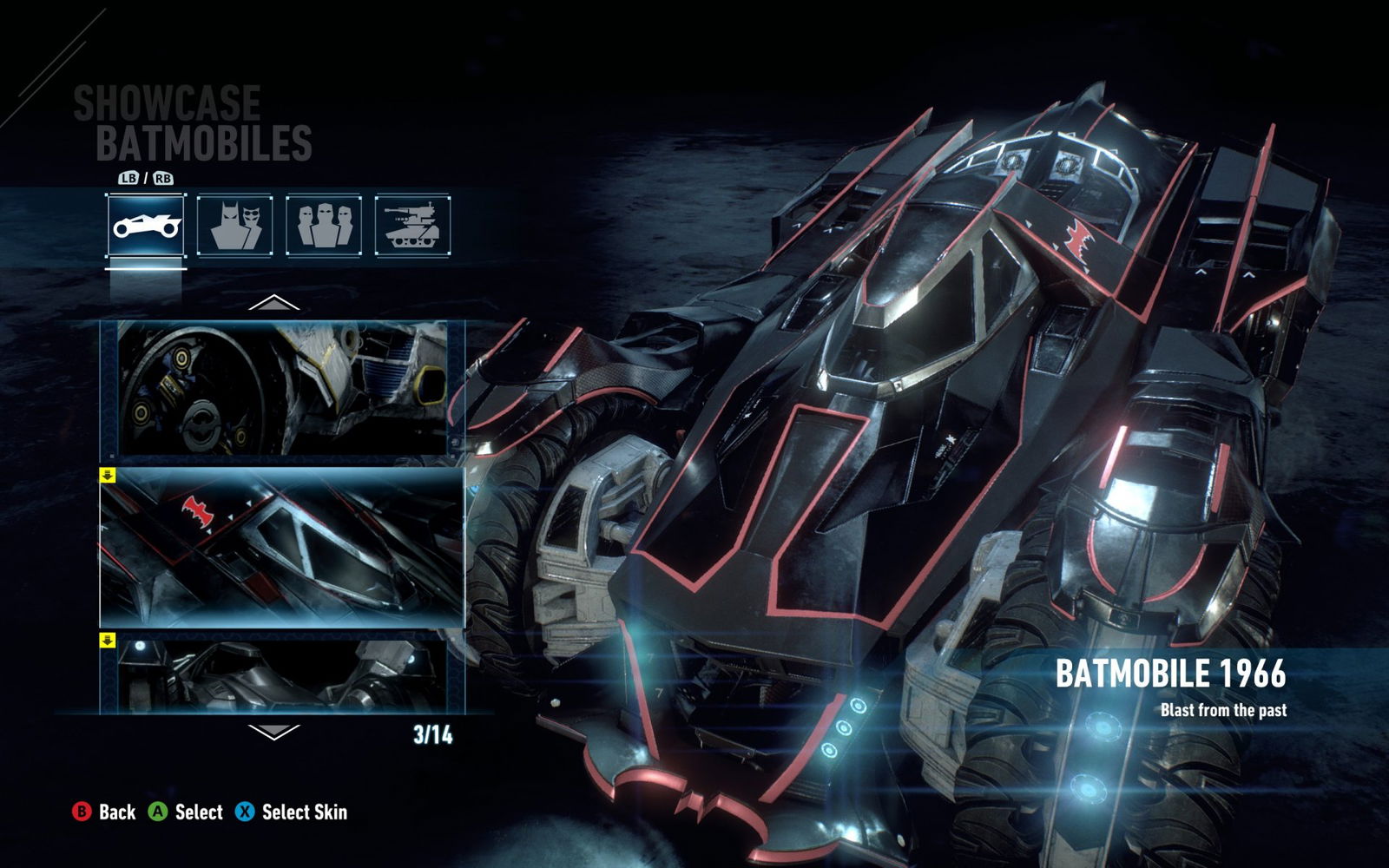Open the Select Skin option
This screenshot has width=1389, height=868.
(x=292, y=812)
